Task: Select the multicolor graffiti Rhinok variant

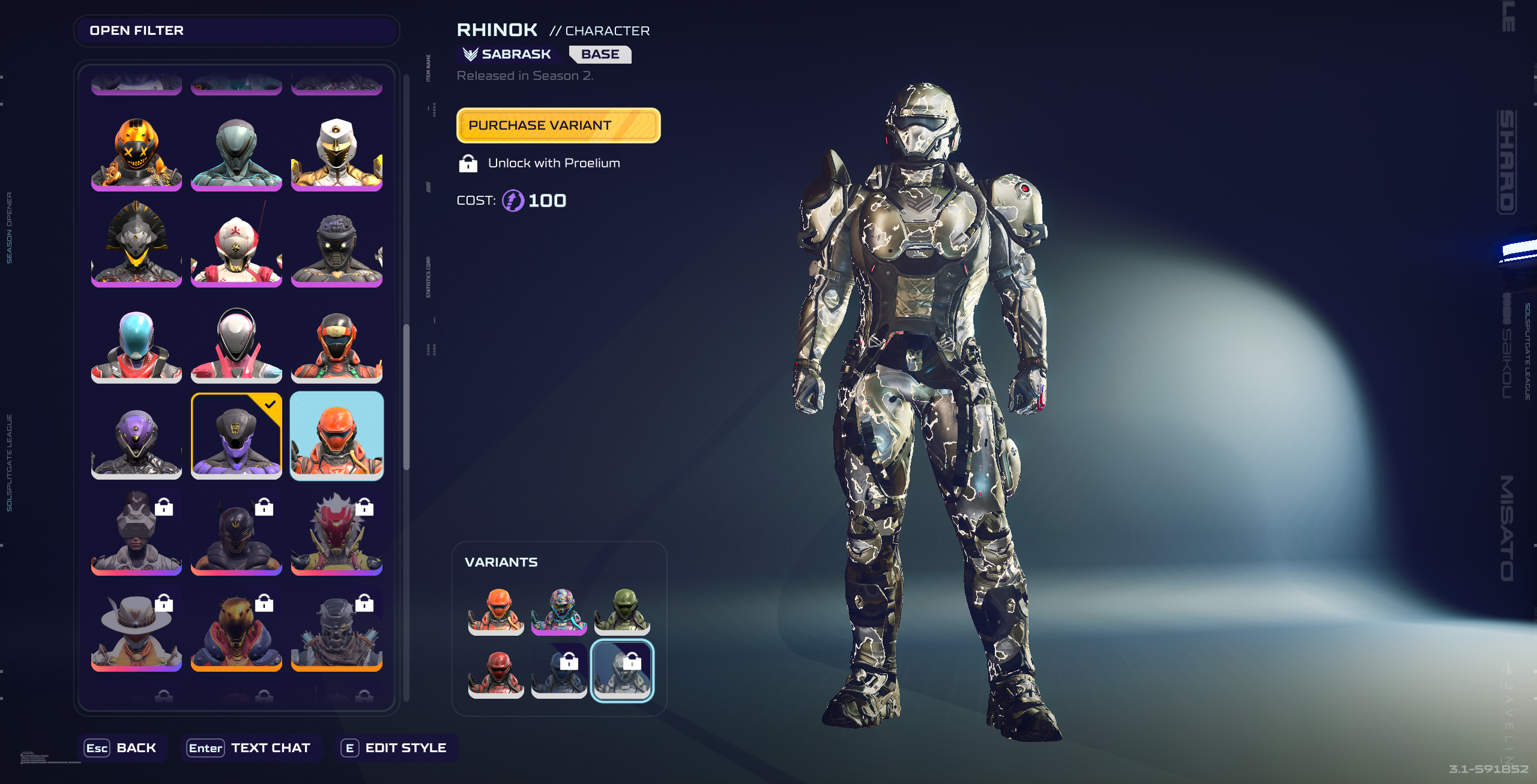Action: point(559,611)
